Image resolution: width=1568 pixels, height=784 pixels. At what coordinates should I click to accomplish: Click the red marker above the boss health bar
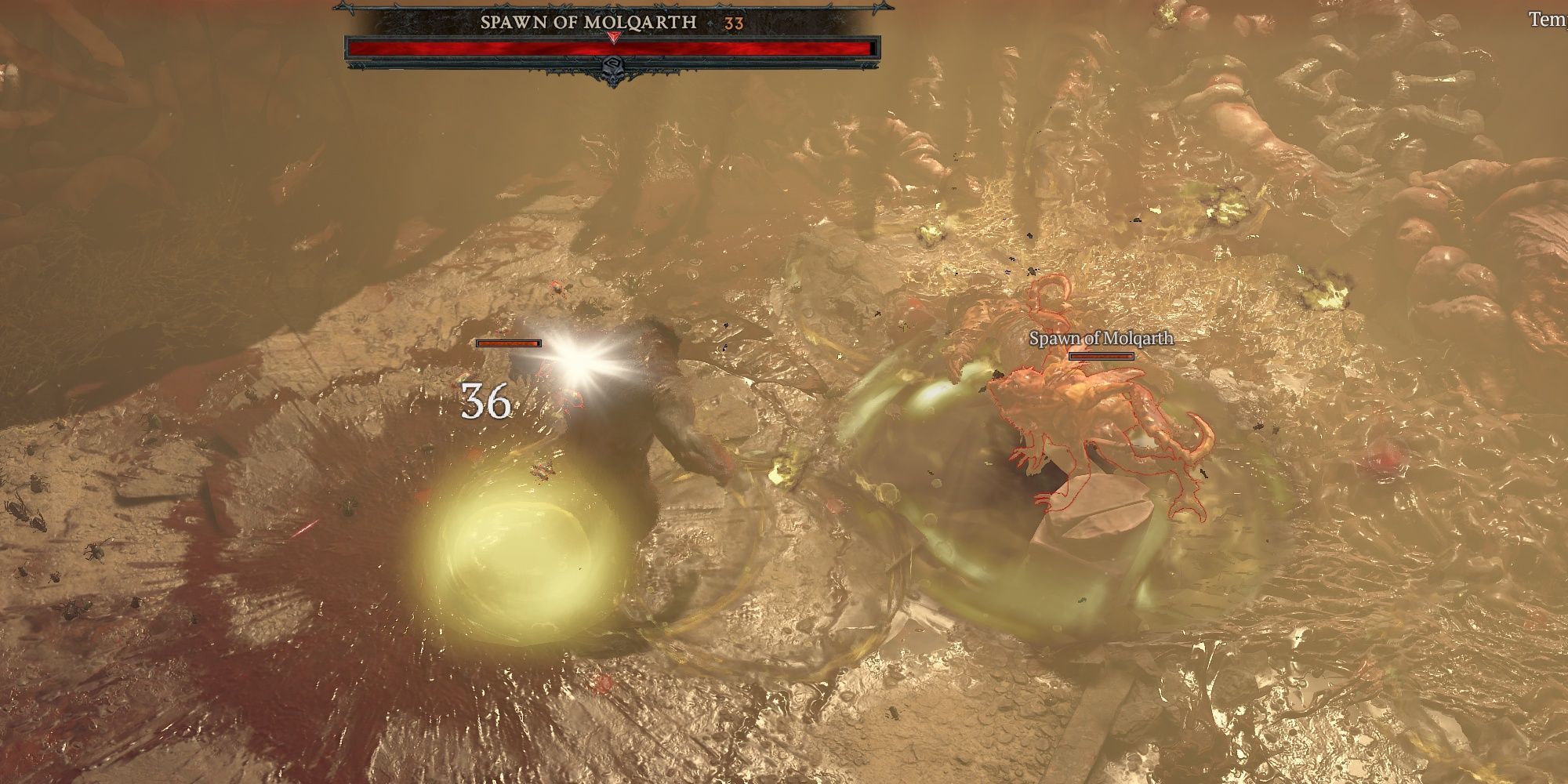click(x=614, y=35)
